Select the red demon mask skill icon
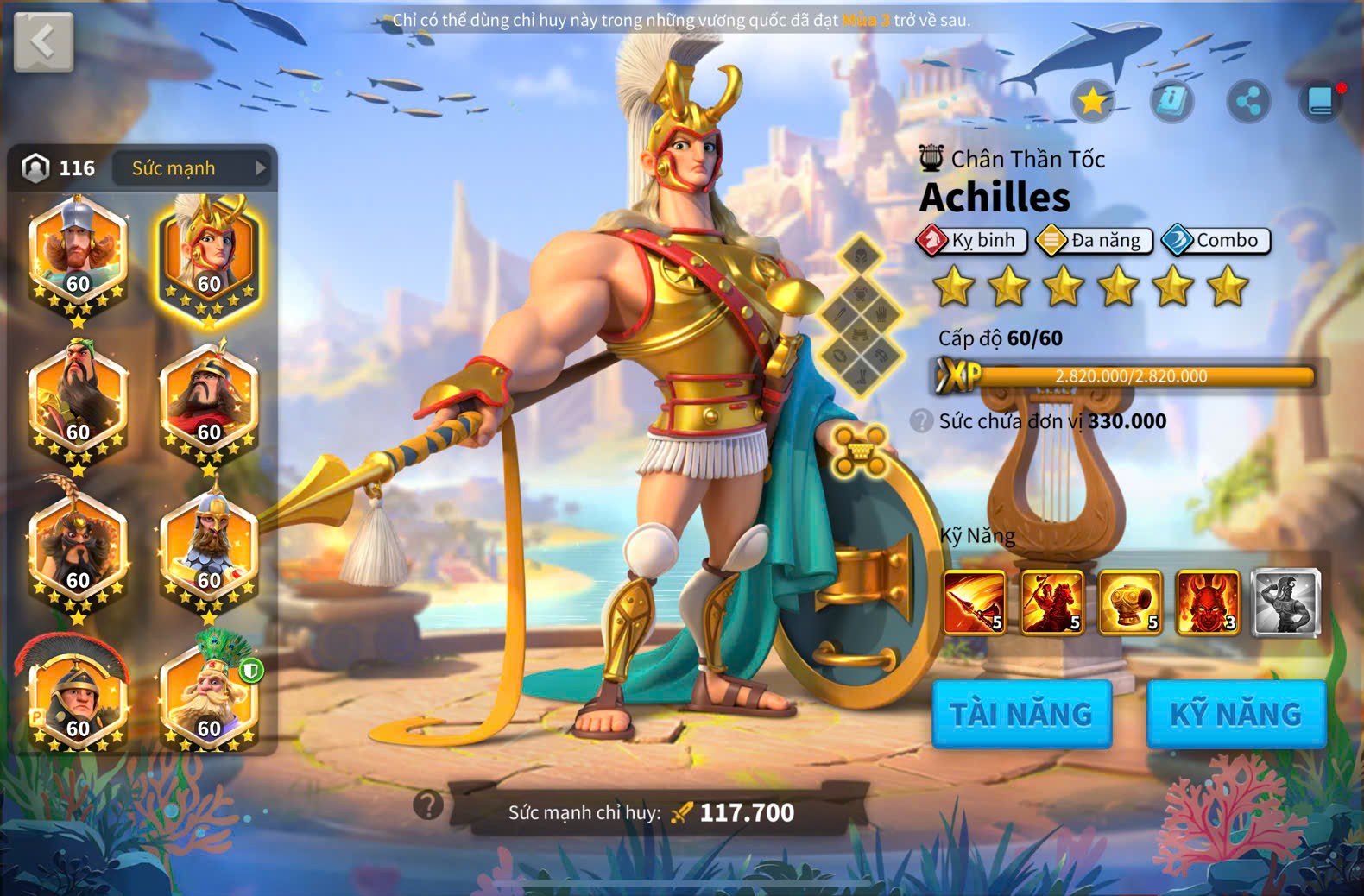 1208,603
